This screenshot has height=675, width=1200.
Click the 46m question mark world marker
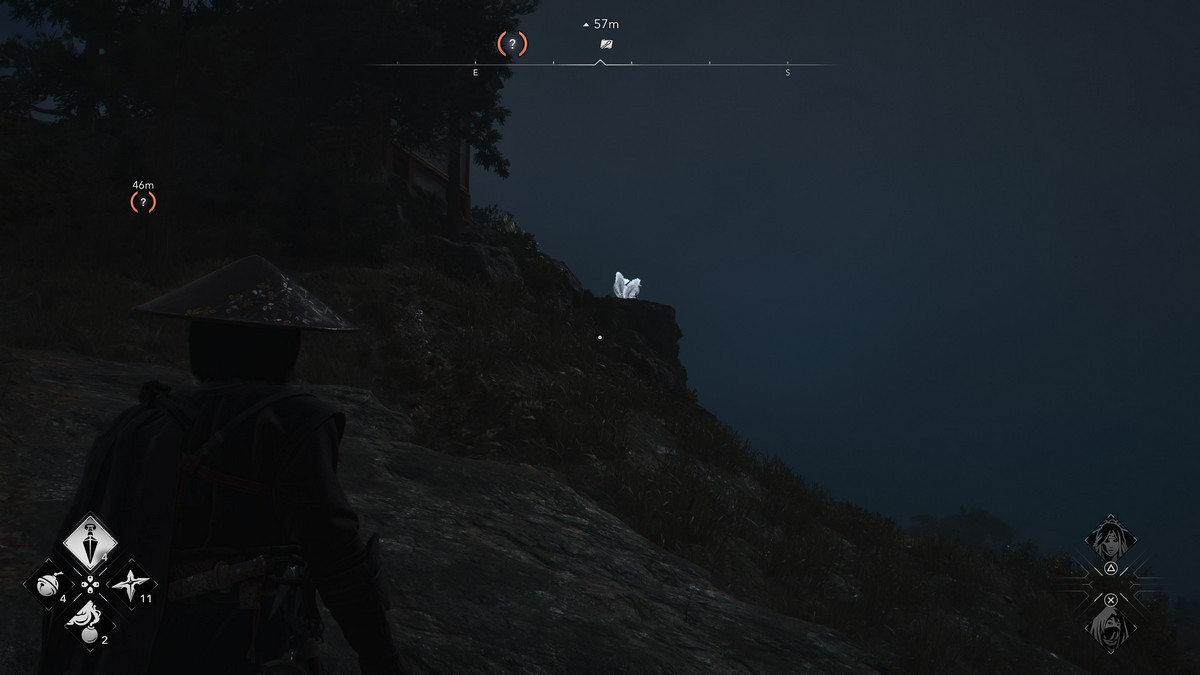click(x=143, y=202)
